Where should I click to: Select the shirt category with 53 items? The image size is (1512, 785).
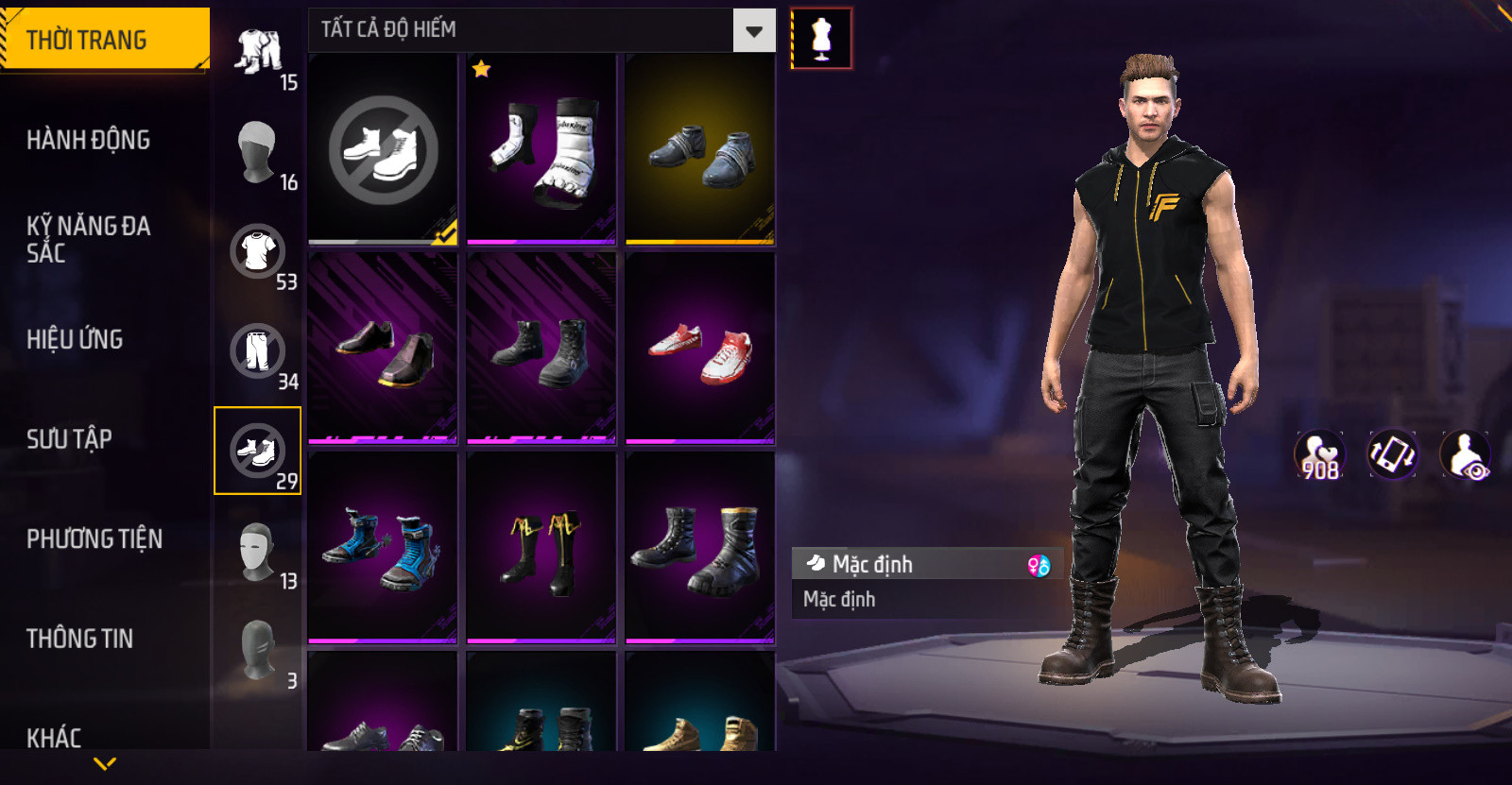click(x=258, y=252)
